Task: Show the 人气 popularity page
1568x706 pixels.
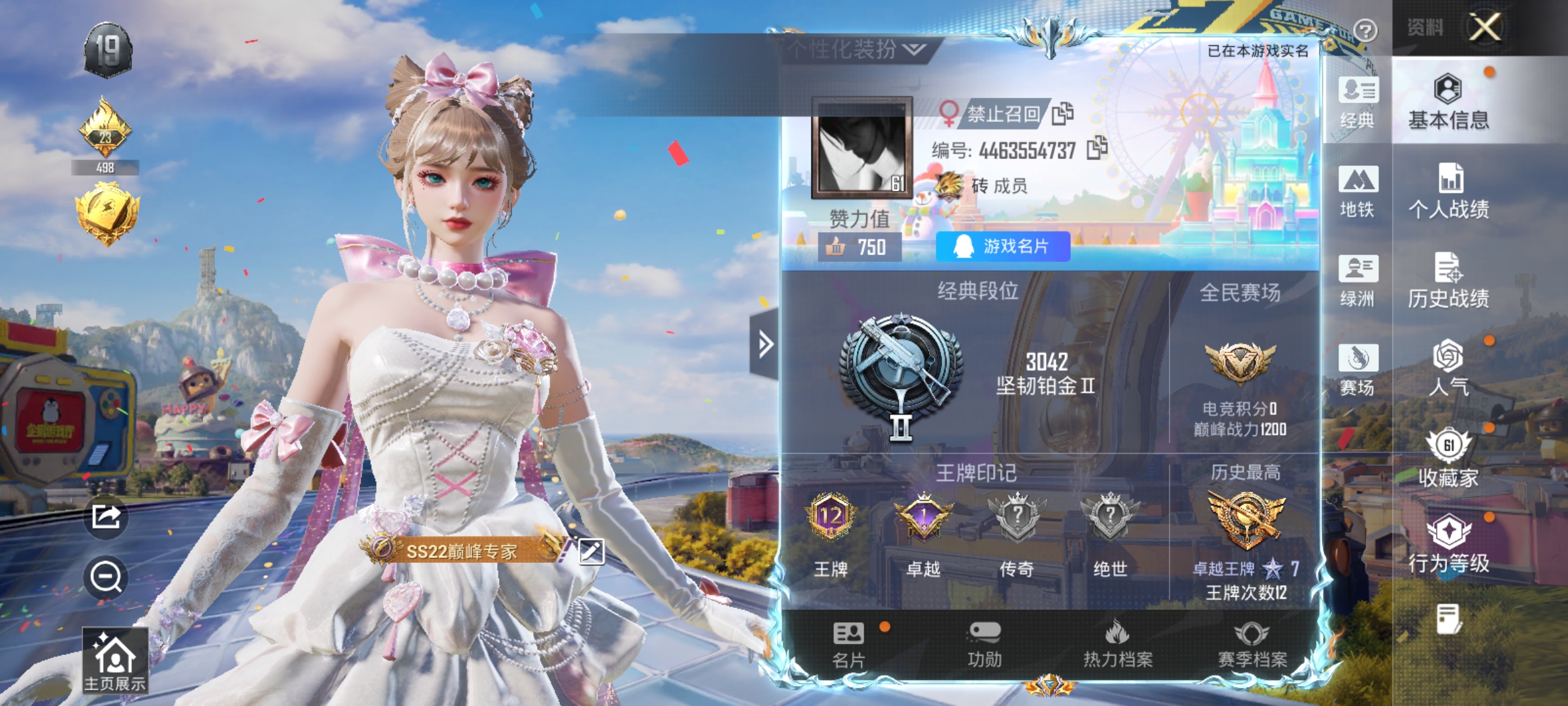Action: point(1448,368)
